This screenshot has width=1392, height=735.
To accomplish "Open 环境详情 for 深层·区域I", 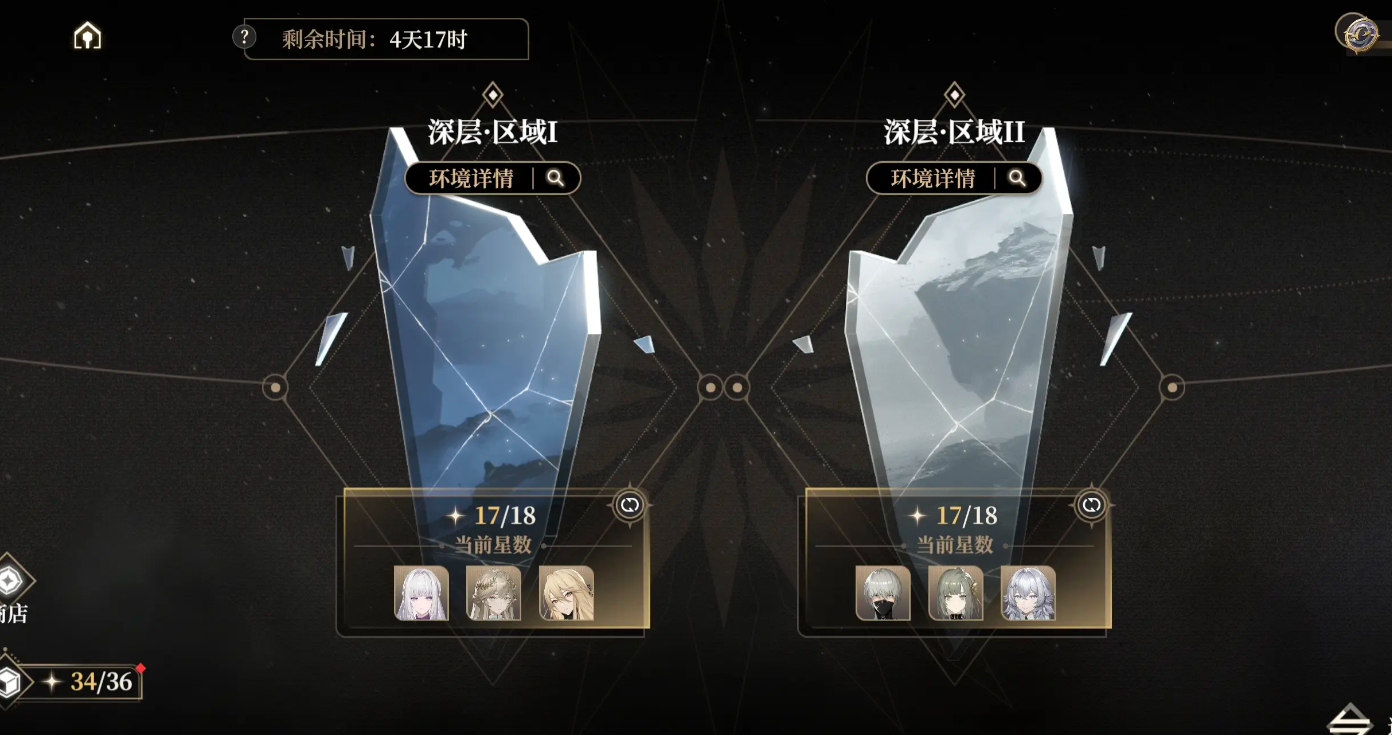I will 492,178.
